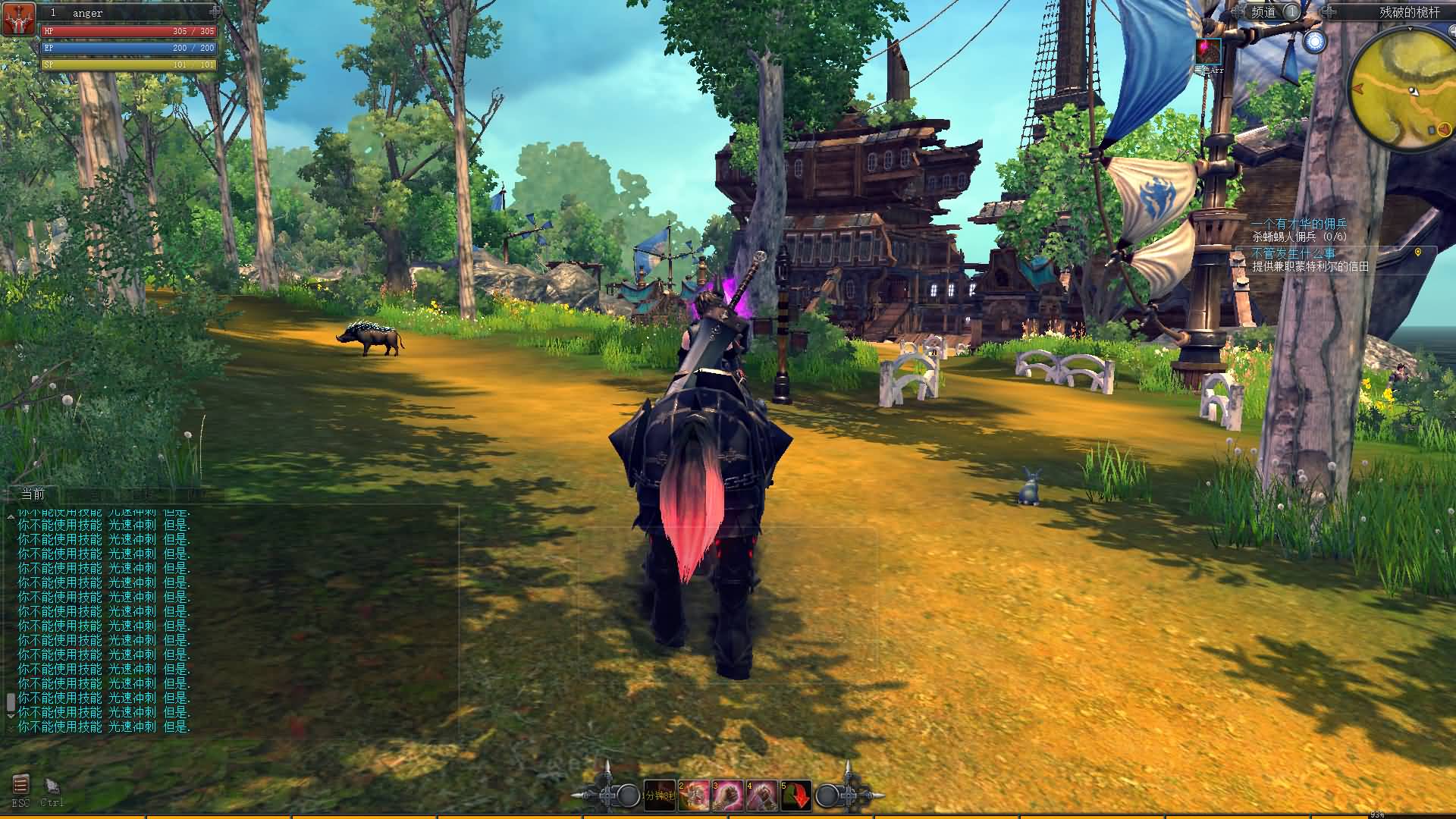The width and height of the screenshot is (1456, 819).
Task: Click the yellow quest location pin
Action: click(1418, 253)
